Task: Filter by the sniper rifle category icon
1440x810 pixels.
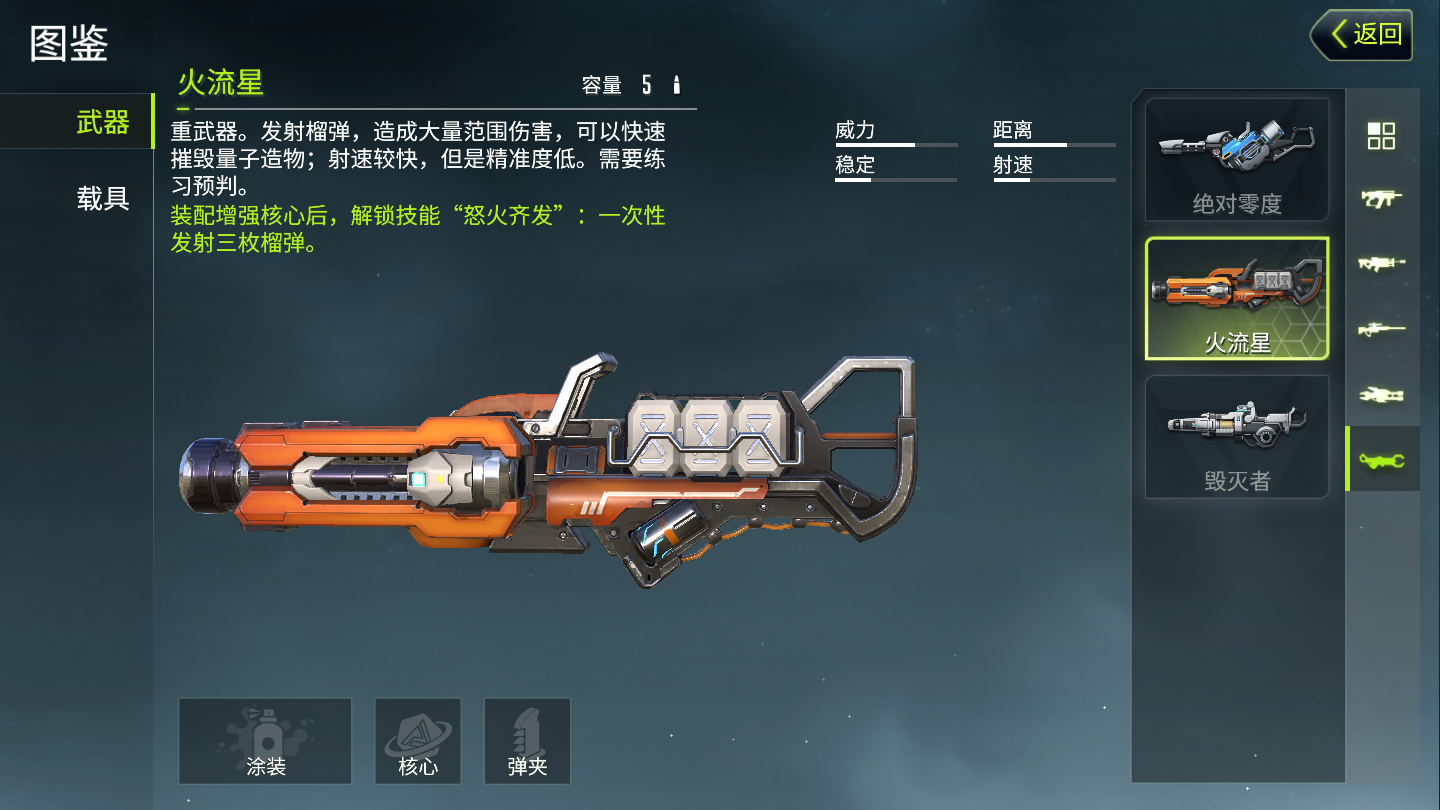Action: [x=1381, y=329]
